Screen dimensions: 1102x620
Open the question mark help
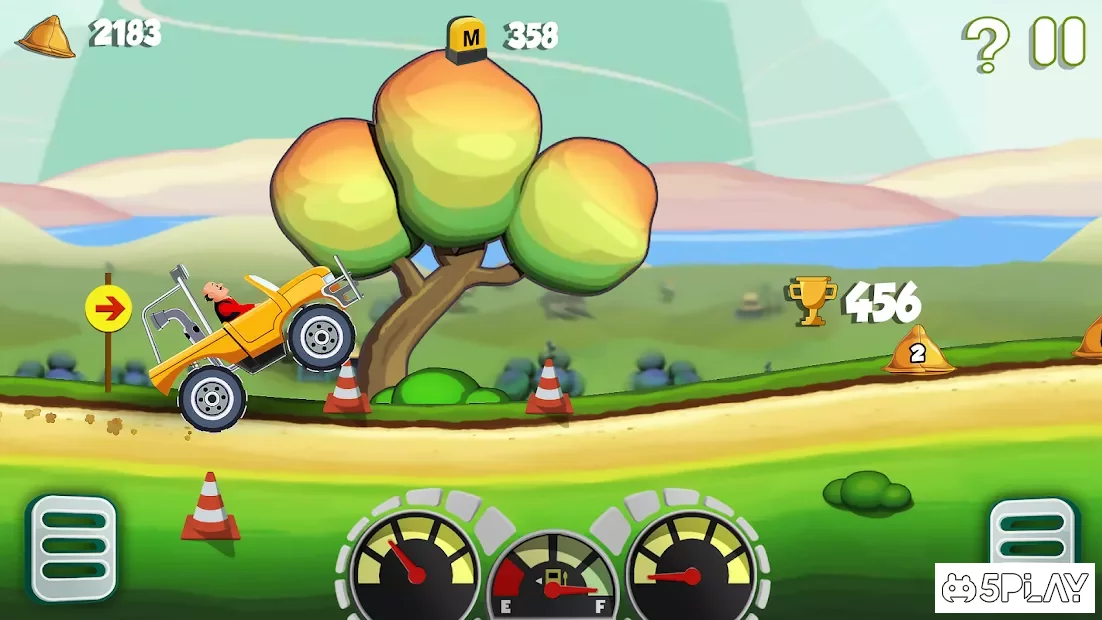point(986,44)
